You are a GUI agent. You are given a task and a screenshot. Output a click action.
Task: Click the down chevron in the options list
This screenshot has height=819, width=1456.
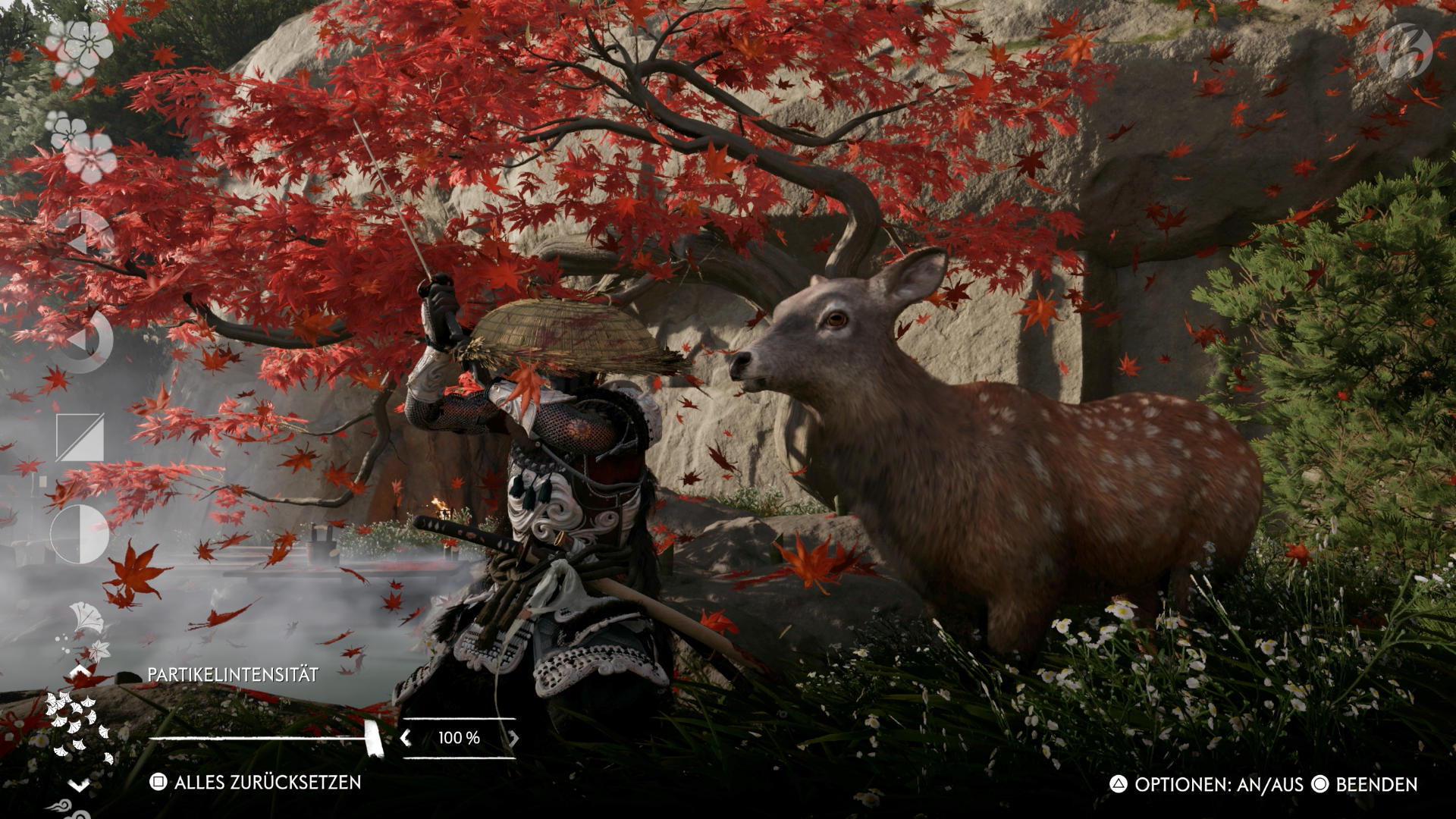pos(80,785)
